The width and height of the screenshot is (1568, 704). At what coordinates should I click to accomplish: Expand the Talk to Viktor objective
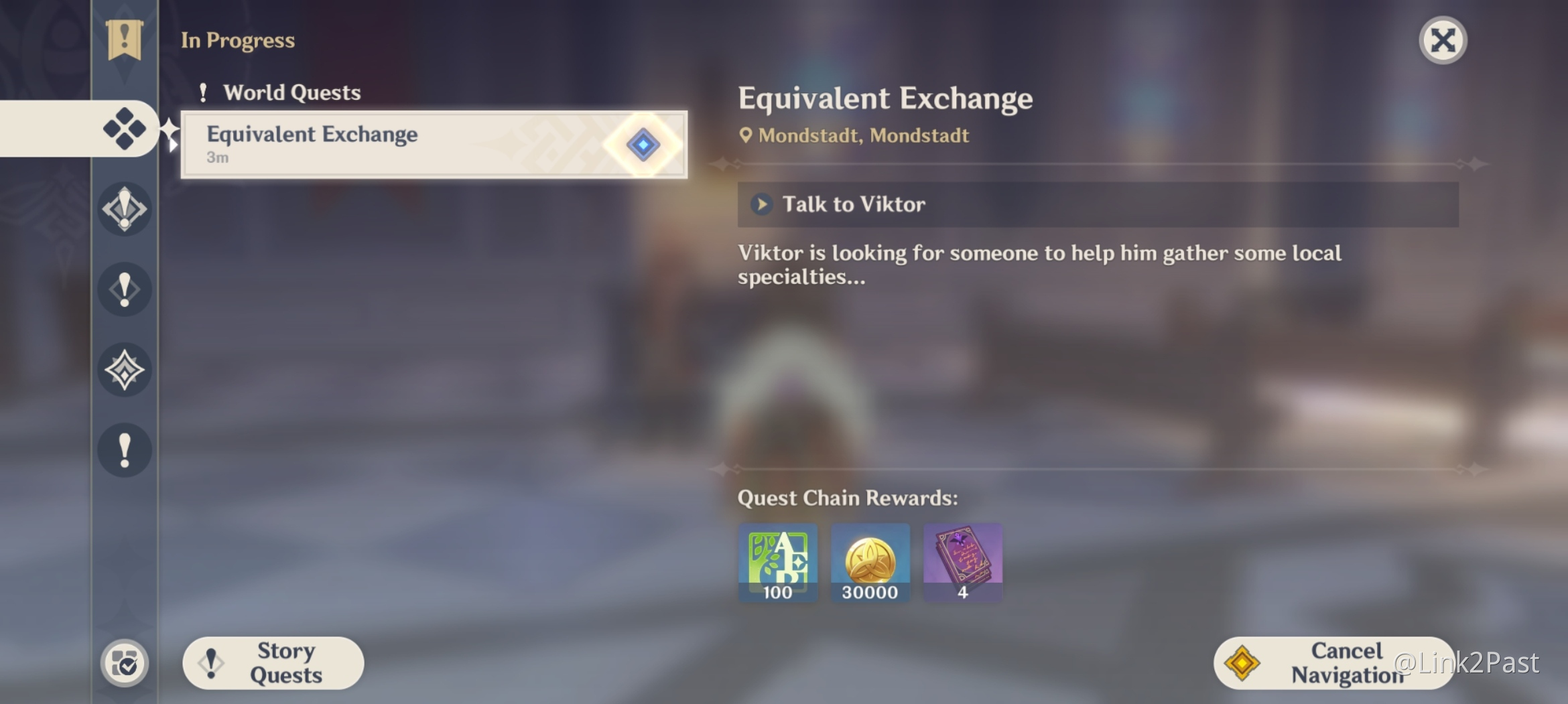(762, 204)
